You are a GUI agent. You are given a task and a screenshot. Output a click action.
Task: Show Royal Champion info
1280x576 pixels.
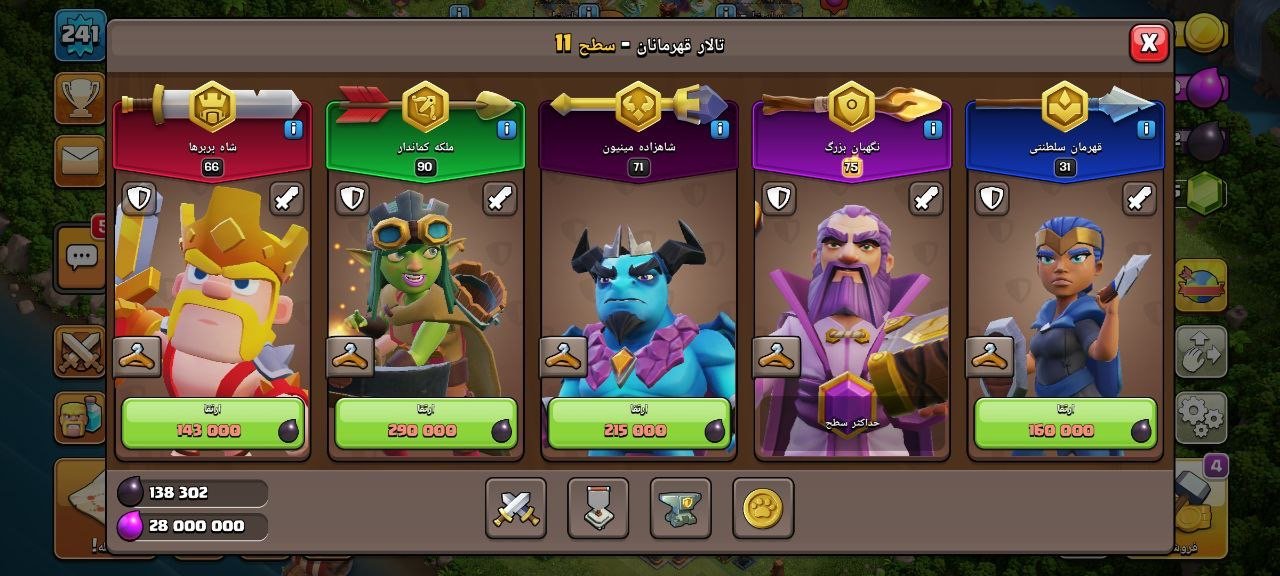click(1146, 129)
